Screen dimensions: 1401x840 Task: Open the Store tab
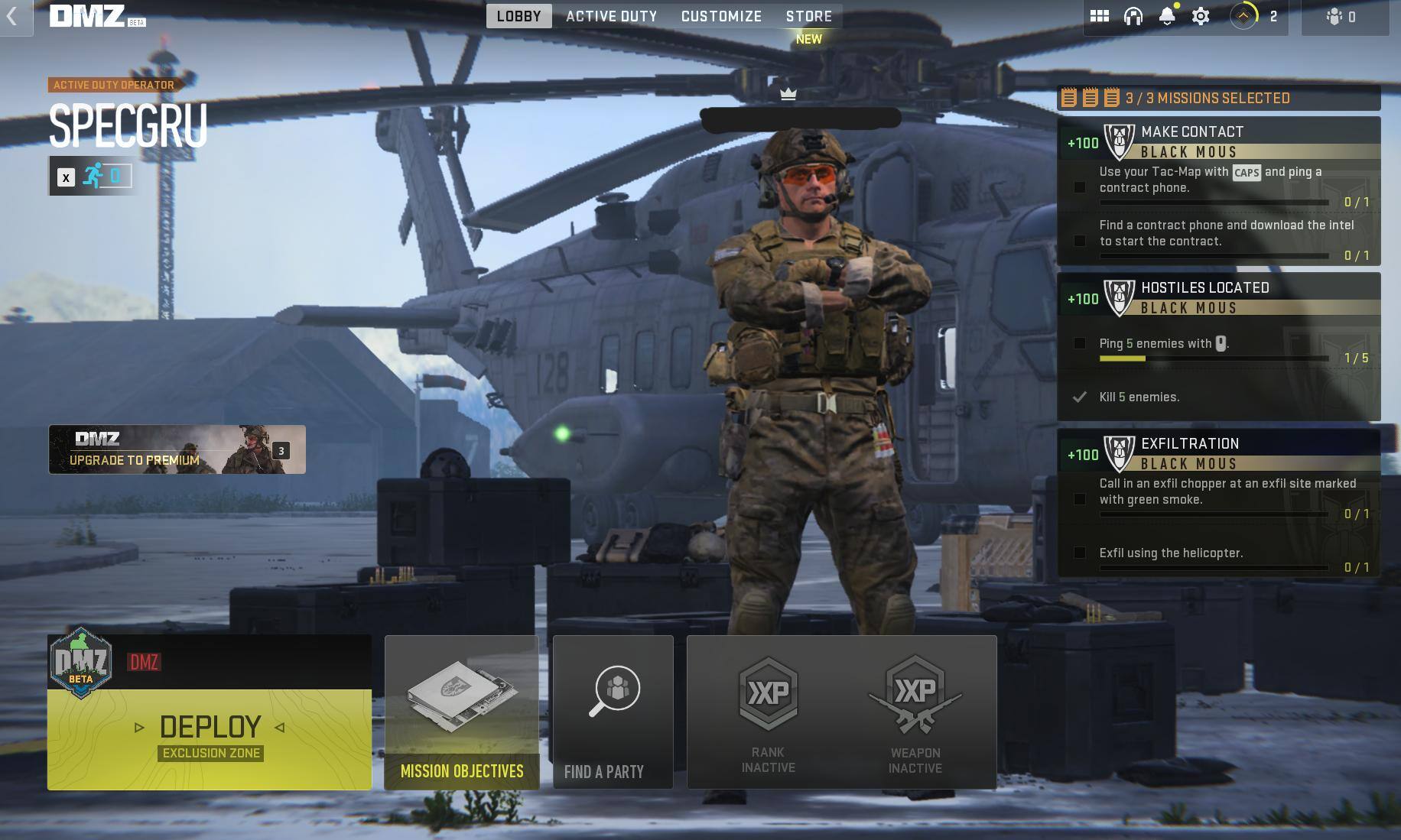[x=808, y=16]
